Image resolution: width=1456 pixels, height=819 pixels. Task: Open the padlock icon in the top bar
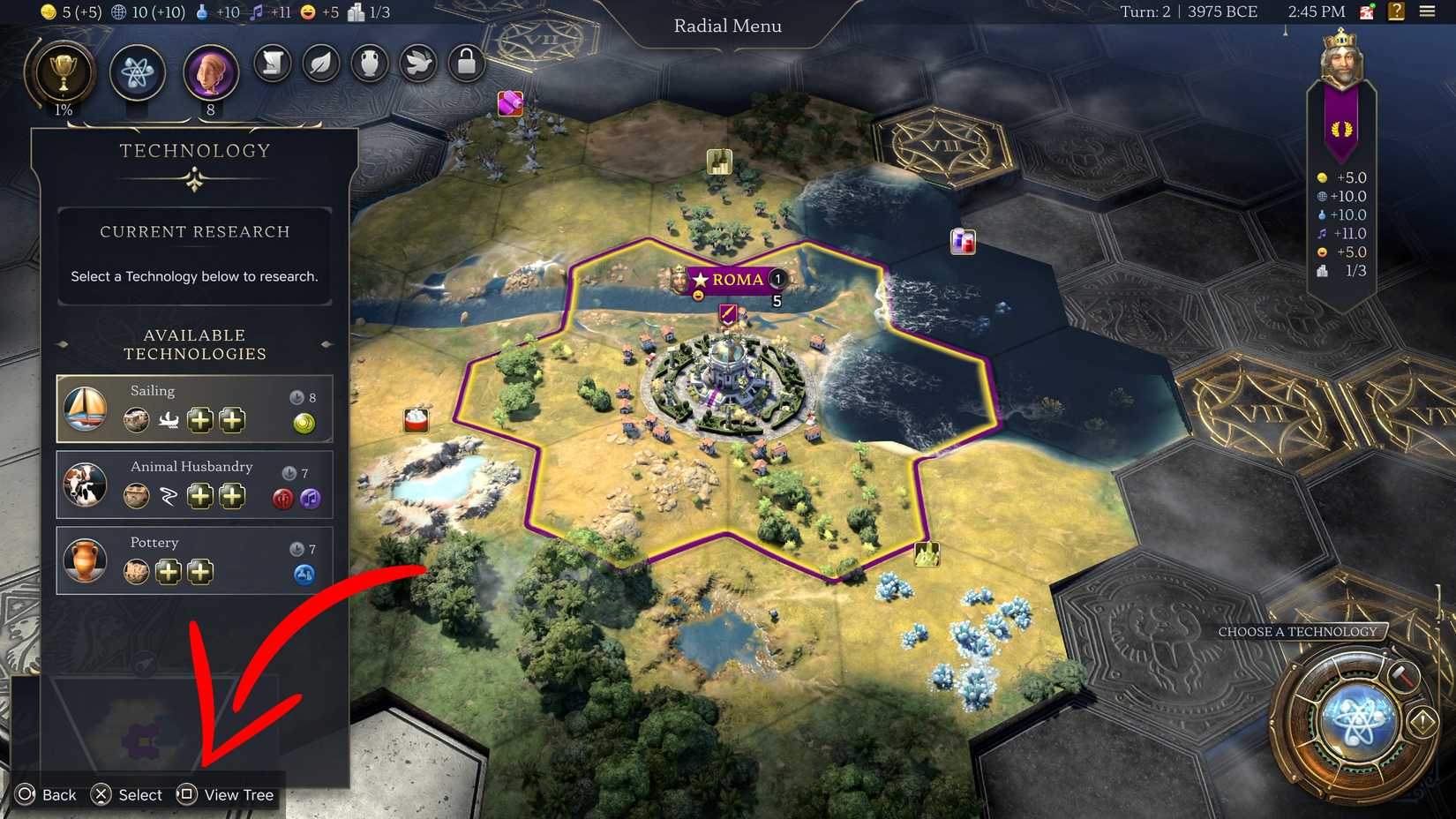465,64
